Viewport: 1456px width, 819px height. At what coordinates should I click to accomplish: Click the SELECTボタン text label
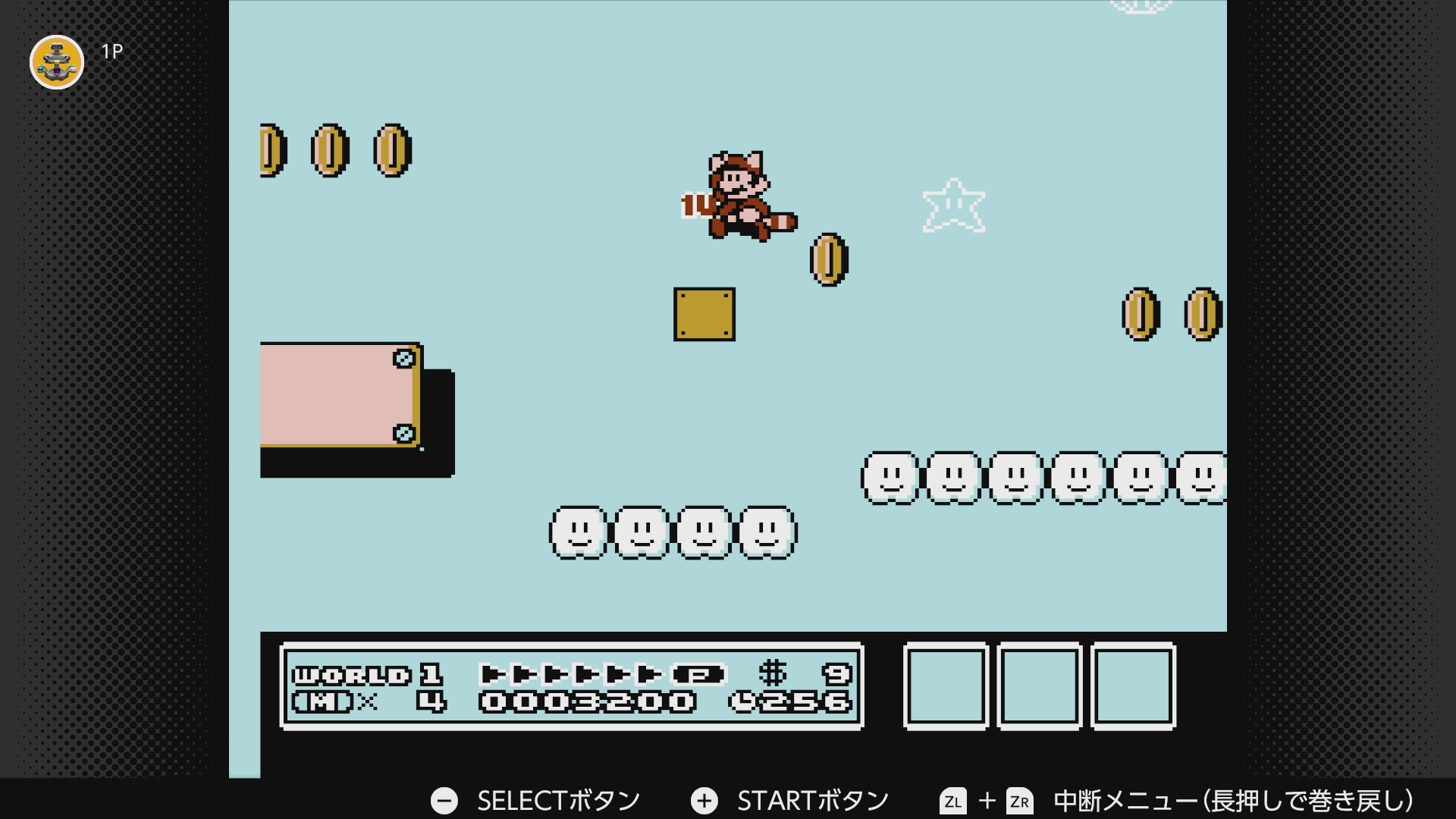click(558, 799)
